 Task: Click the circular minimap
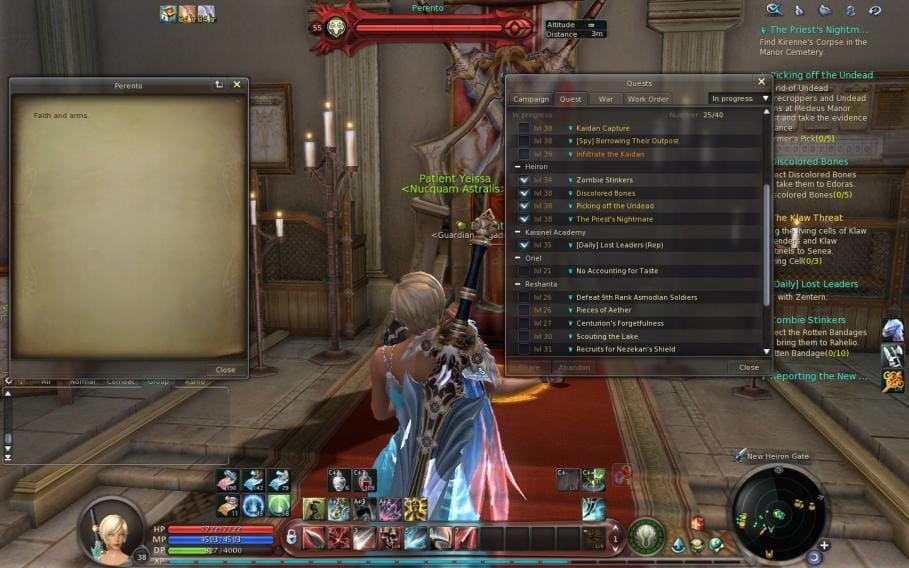pyautogui.click(x=778, y=513)
